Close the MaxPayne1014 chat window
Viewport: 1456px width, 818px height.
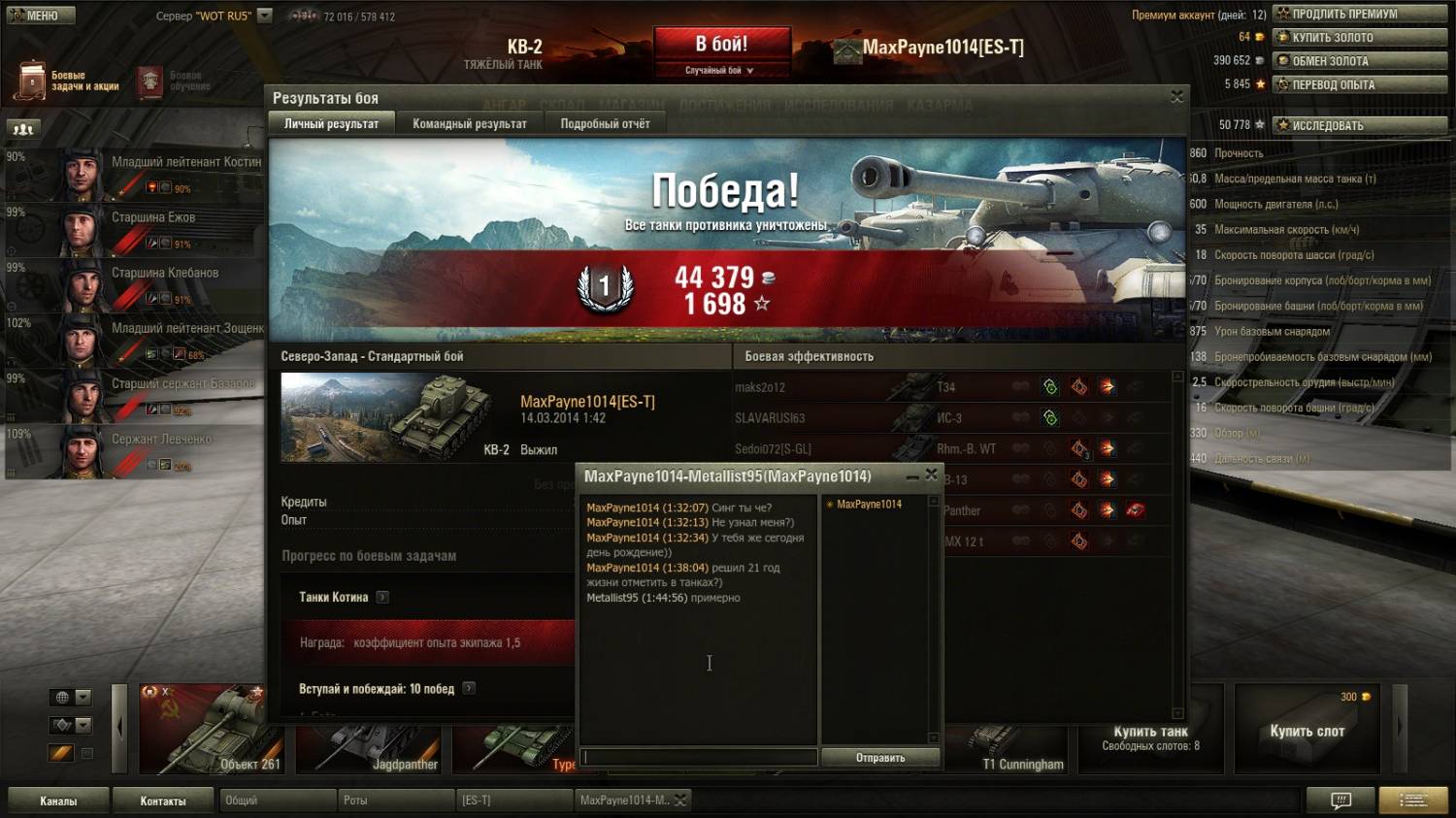(x=931, y=474)
